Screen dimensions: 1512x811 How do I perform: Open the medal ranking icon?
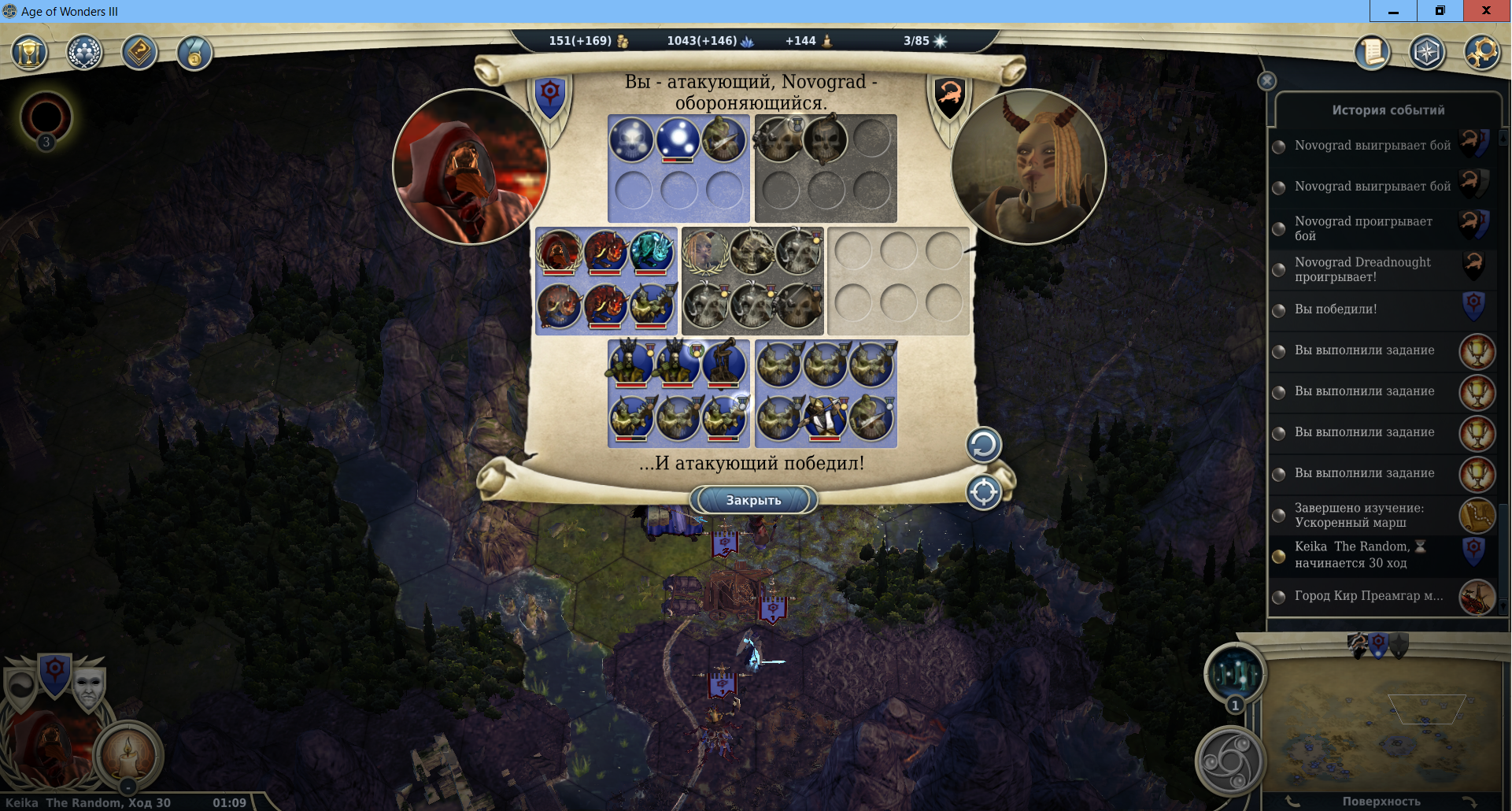[x=194, y=54]
